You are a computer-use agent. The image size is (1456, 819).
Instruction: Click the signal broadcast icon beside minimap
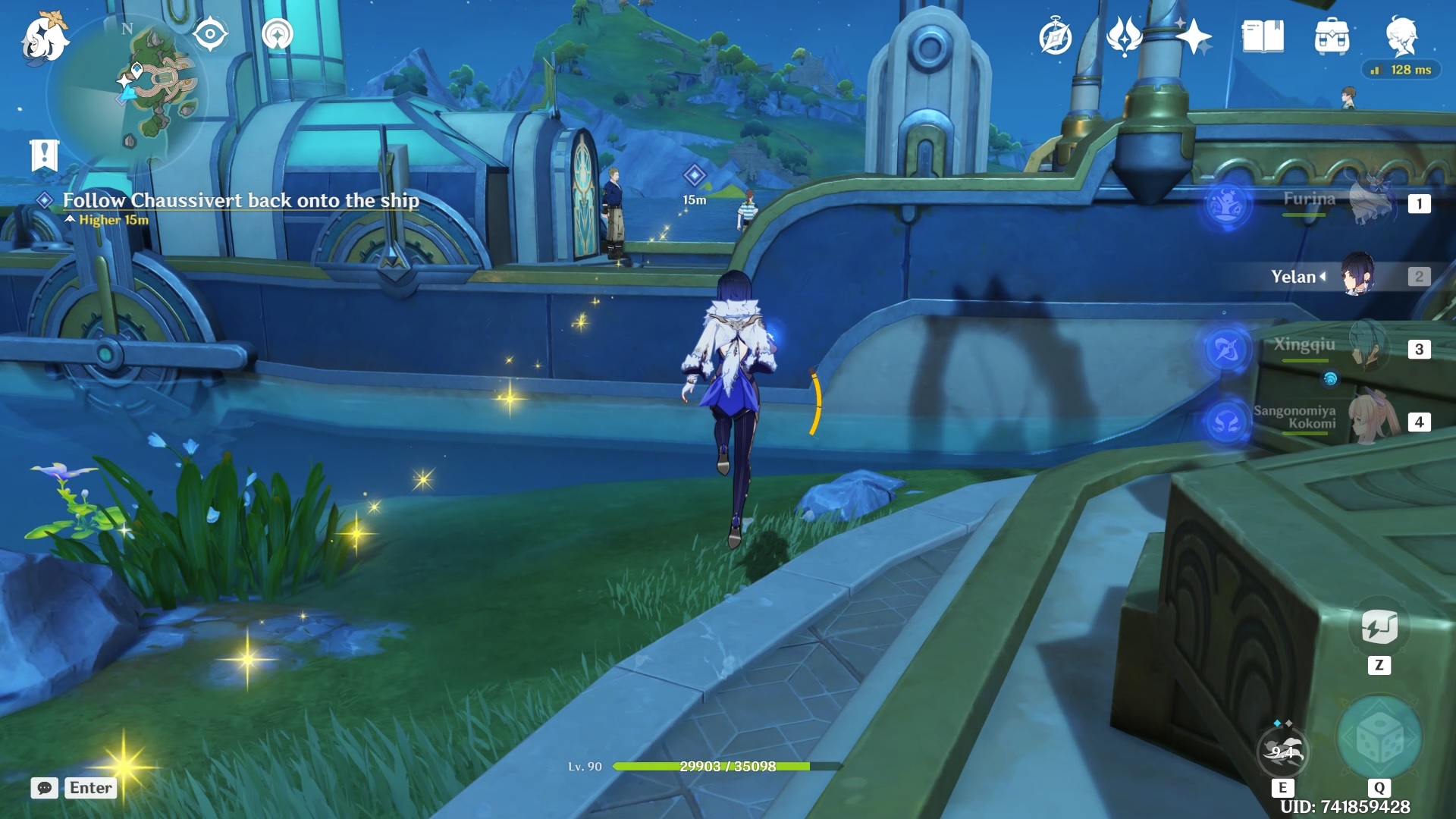pos(278,34)
